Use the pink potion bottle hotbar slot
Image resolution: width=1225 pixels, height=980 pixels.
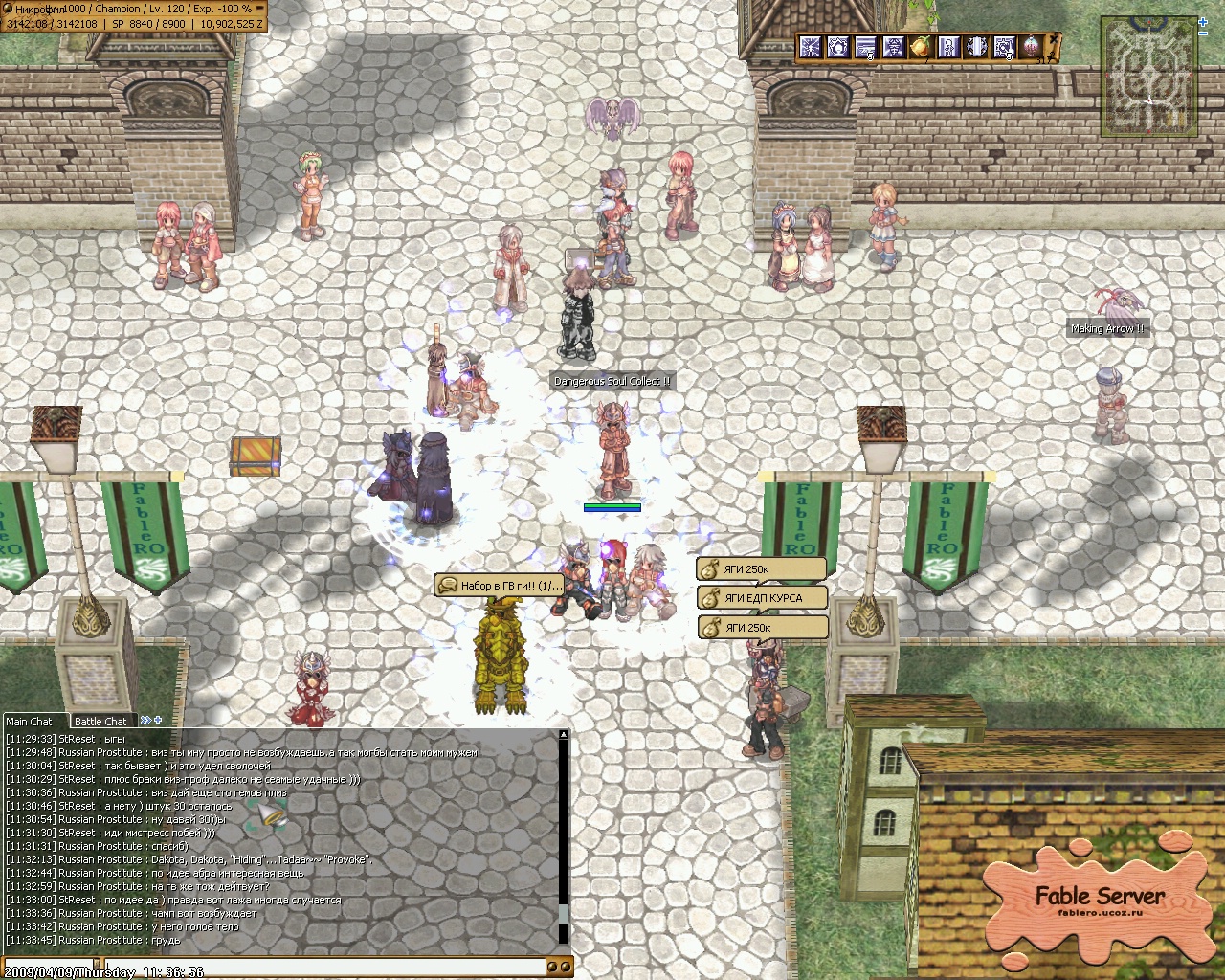tap(1032, 47)
